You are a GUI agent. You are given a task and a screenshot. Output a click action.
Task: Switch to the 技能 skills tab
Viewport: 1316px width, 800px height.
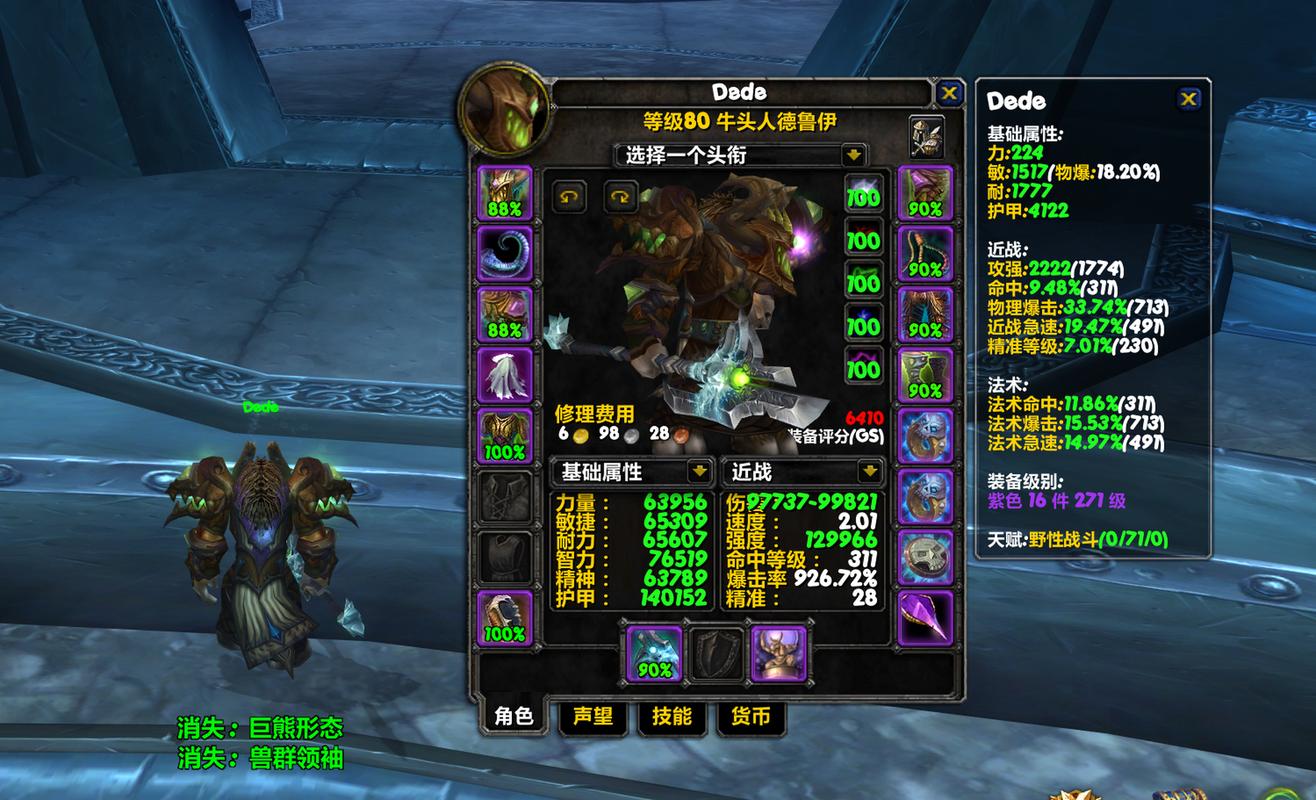pos(671,716)
